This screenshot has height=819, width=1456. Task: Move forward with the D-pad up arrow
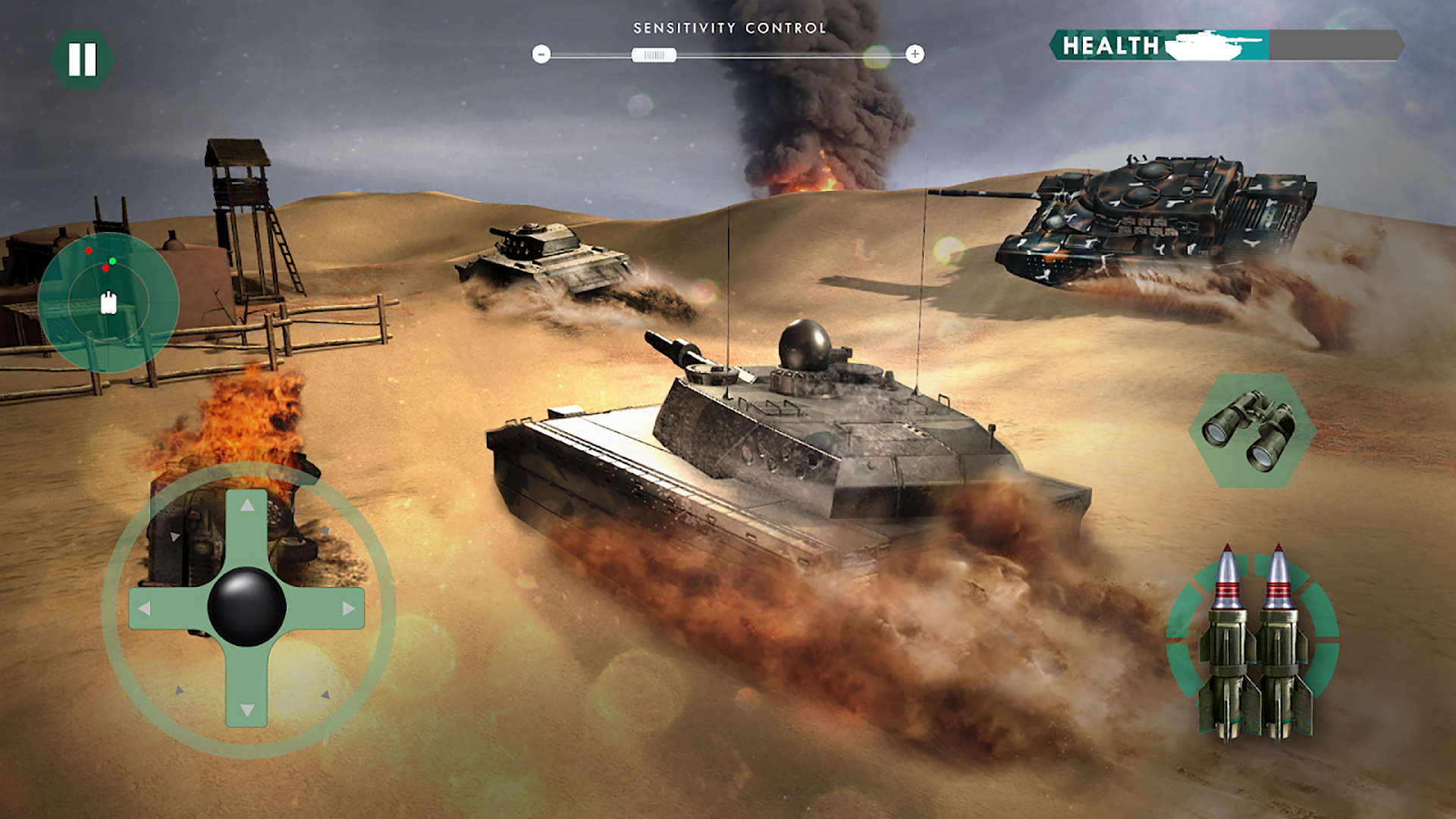[247, 506]
